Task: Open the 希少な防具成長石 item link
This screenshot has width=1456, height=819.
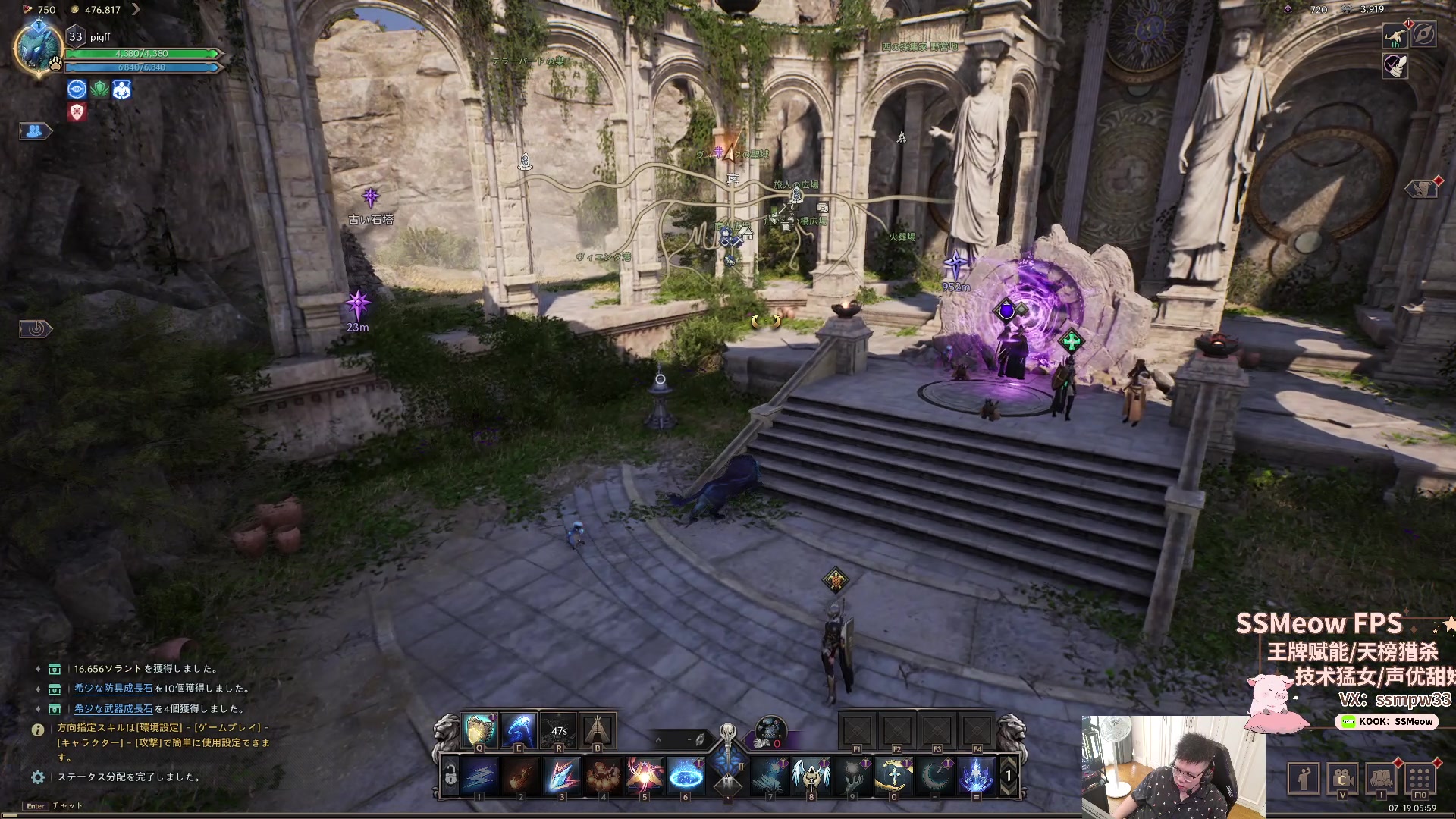Action: (113, 689)
